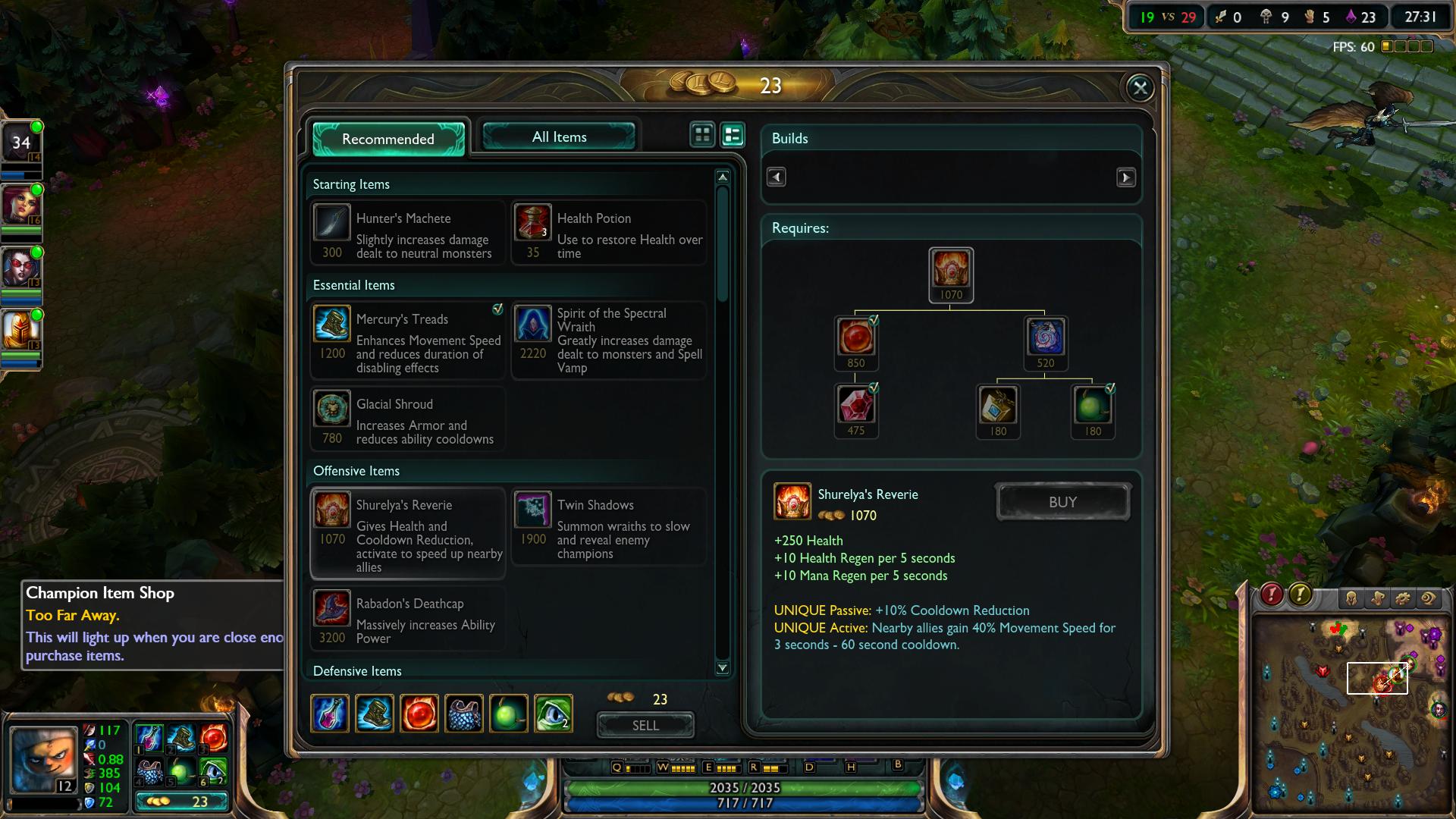Image resolution: width=1456 pixels, height=819 pixels.
Task: Pick Spirit of the Spectral Wraith
Action: [609, 340]
